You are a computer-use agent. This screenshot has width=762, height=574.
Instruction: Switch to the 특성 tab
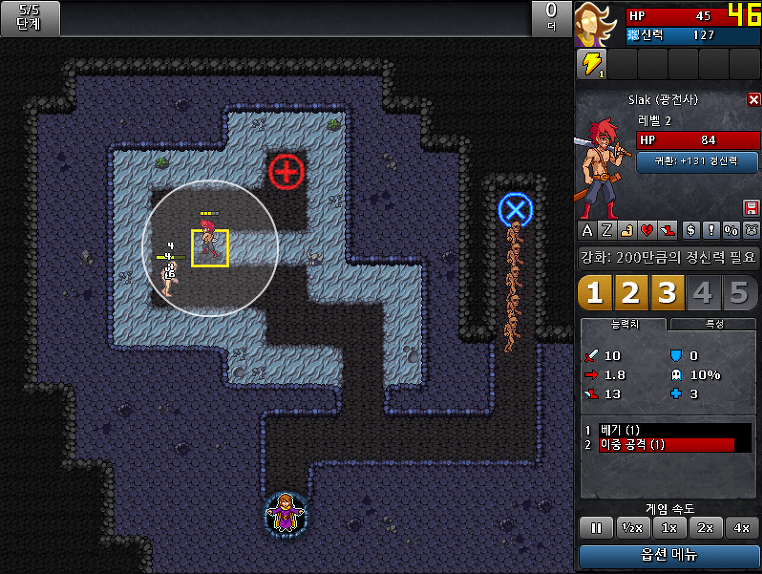pos(713,324)
